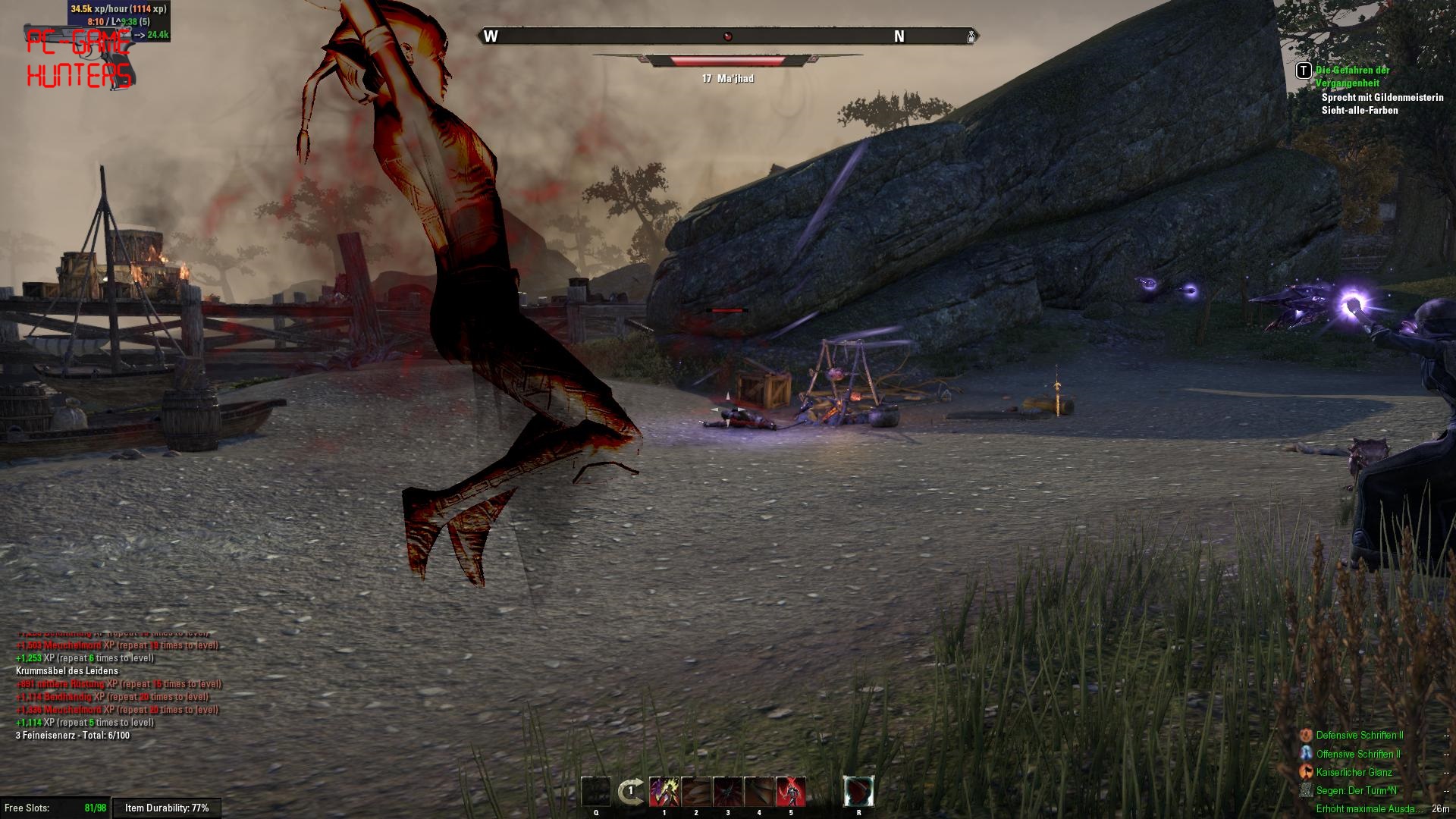Trigger the red cloak ultimate ability

[858, 792]
